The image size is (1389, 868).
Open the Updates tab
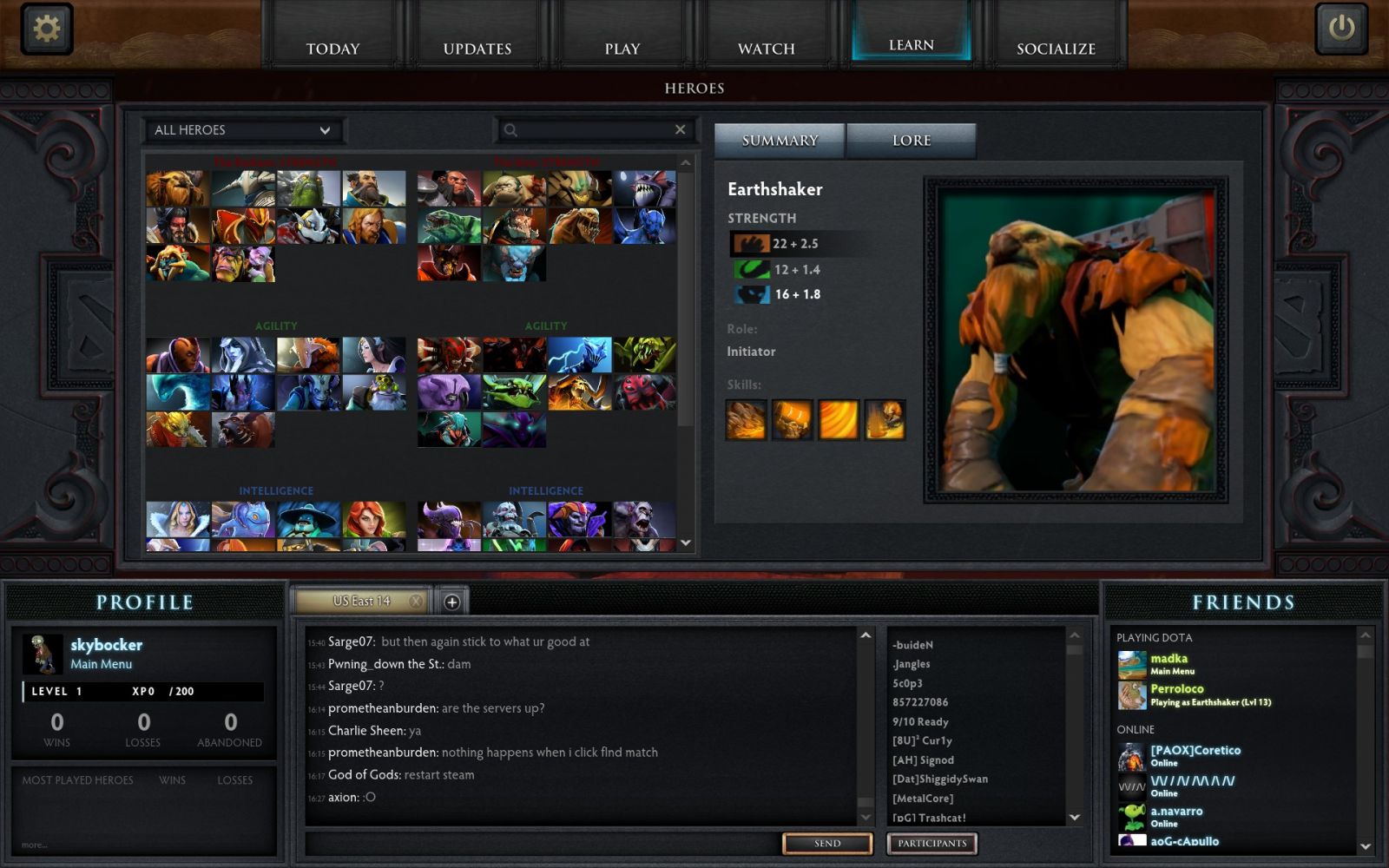[x=477, y=49]
